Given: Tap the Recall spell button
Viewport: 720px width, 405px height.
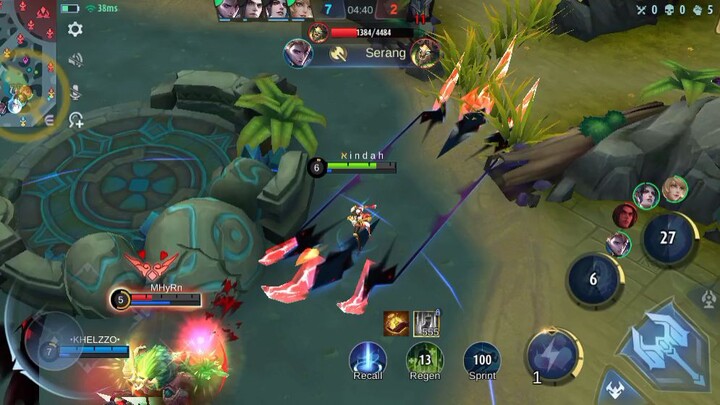Looking at the screenshot, I should click(367, 358).
